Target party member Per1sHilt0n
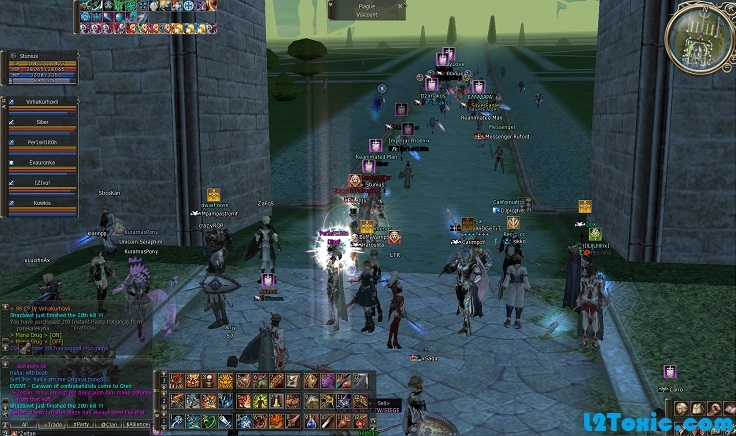This screenshot has width=736, height=436. point(41,145)
